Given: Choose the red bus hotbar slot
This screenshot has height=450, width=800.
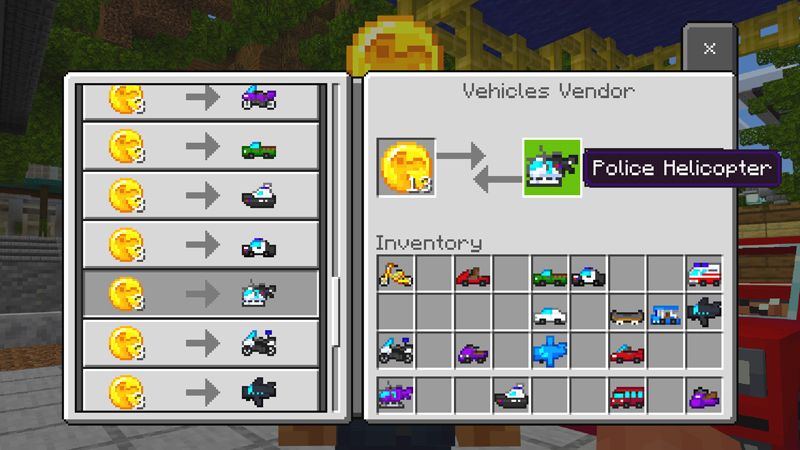Looking at the screenshot, I should point(626,396).
